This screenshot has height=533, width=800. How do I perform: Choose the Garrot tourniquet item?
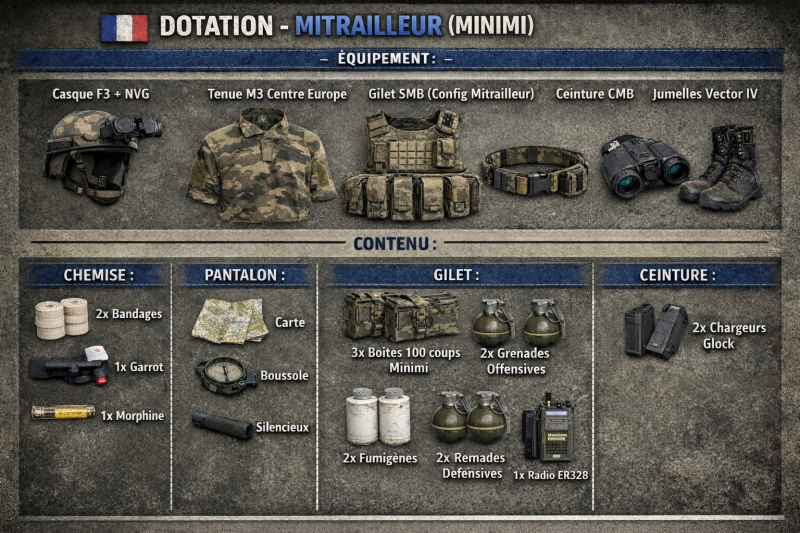69,366
